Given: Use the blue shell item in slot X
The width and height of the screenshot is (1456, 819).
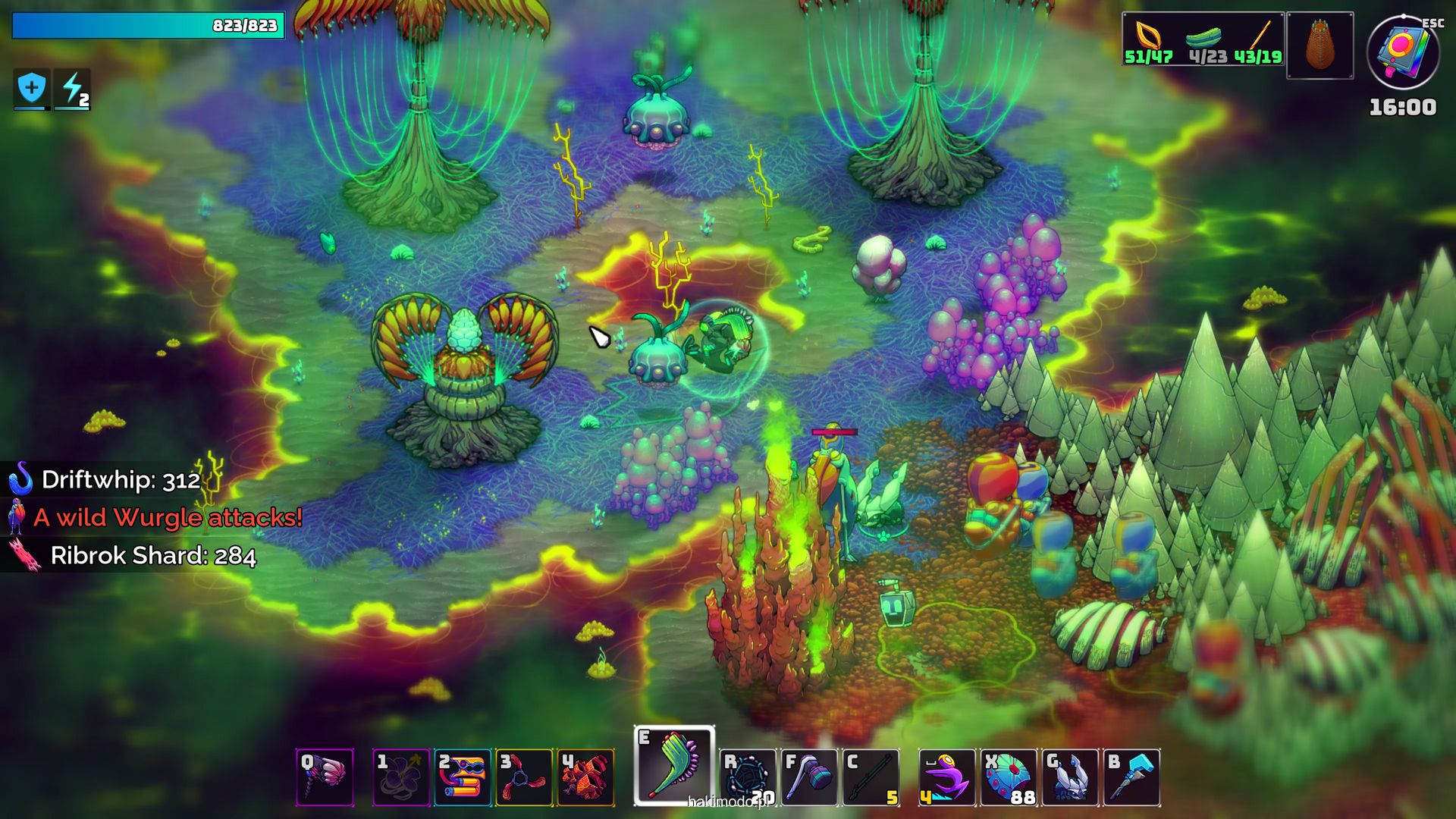Looking at the screenshot, I should point(1009,777).
